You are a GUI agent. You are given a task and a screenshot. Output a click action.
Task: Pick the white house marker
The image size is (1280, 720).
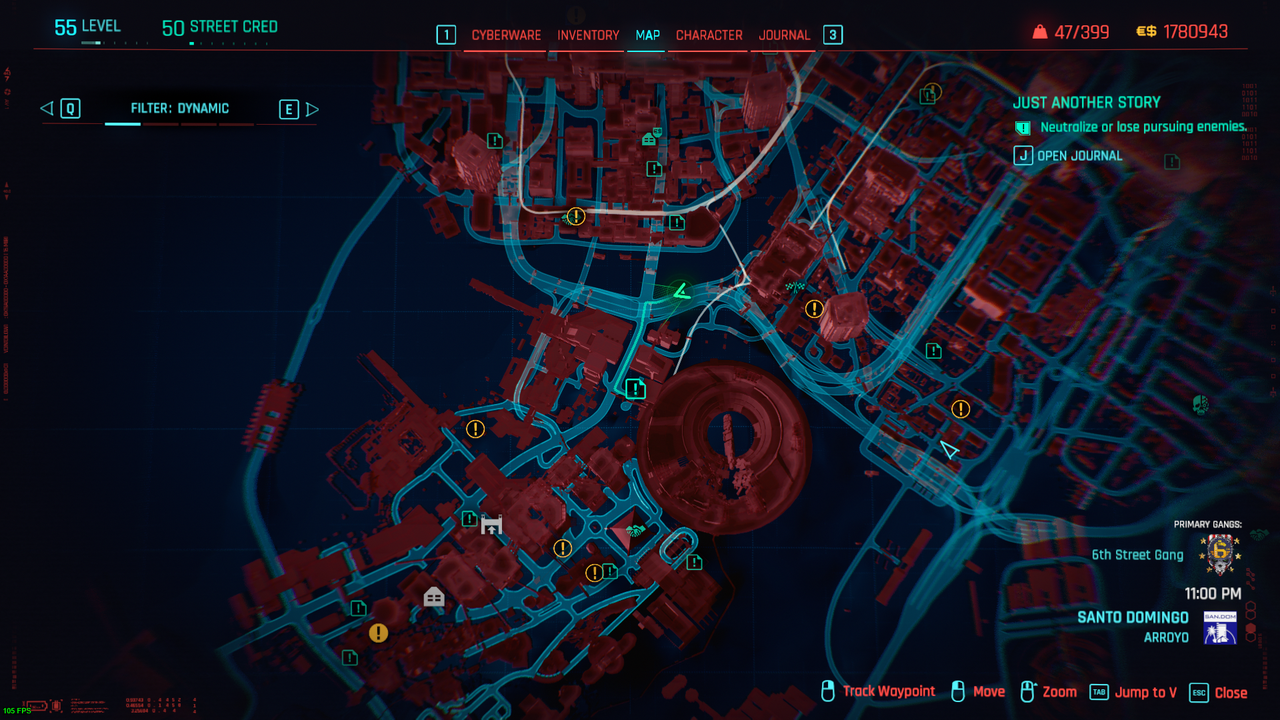point(434,597)
